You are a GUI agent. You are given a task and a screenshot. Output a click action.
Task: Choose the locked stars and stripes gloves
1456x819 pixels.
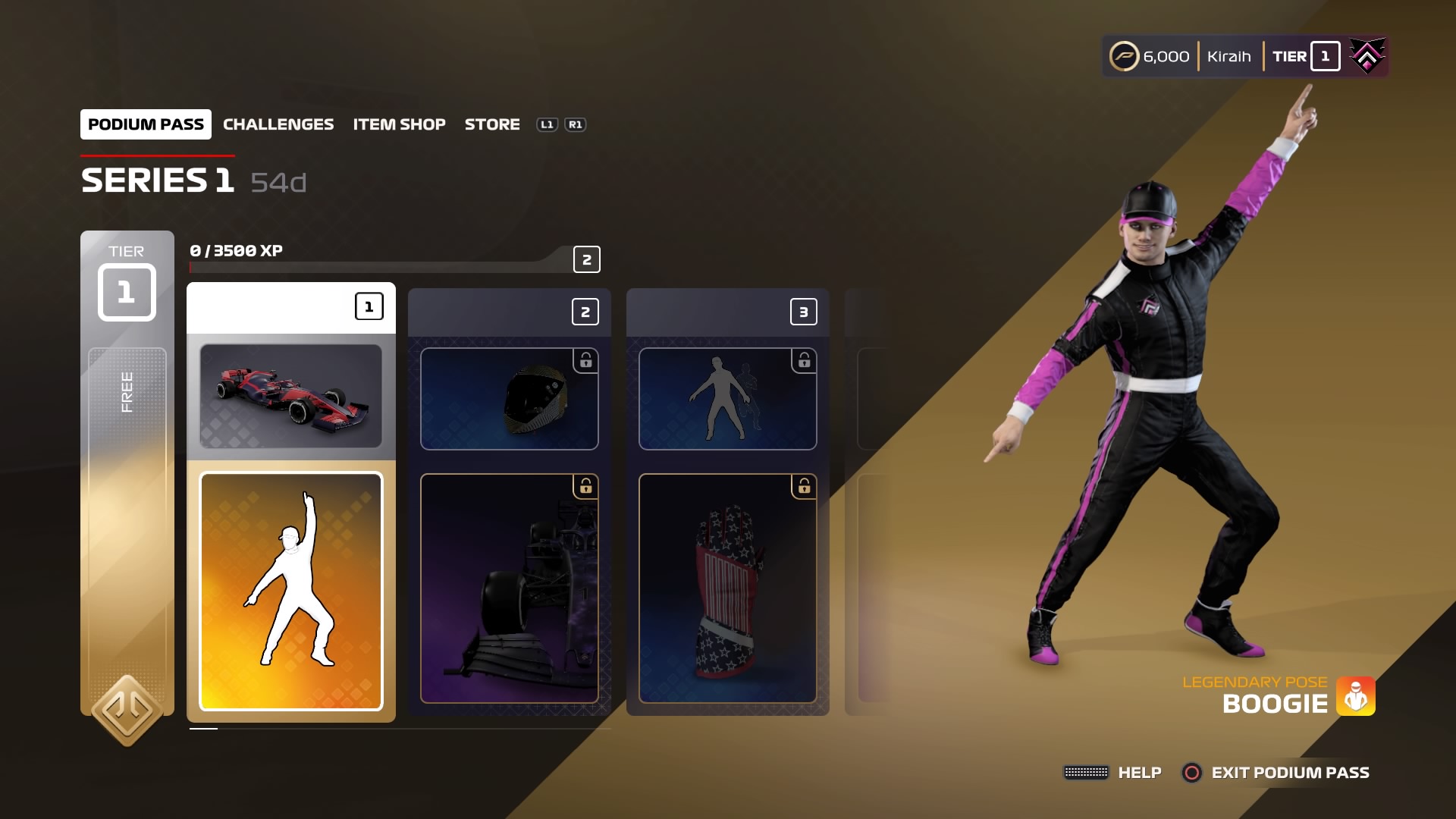(727, 588)
